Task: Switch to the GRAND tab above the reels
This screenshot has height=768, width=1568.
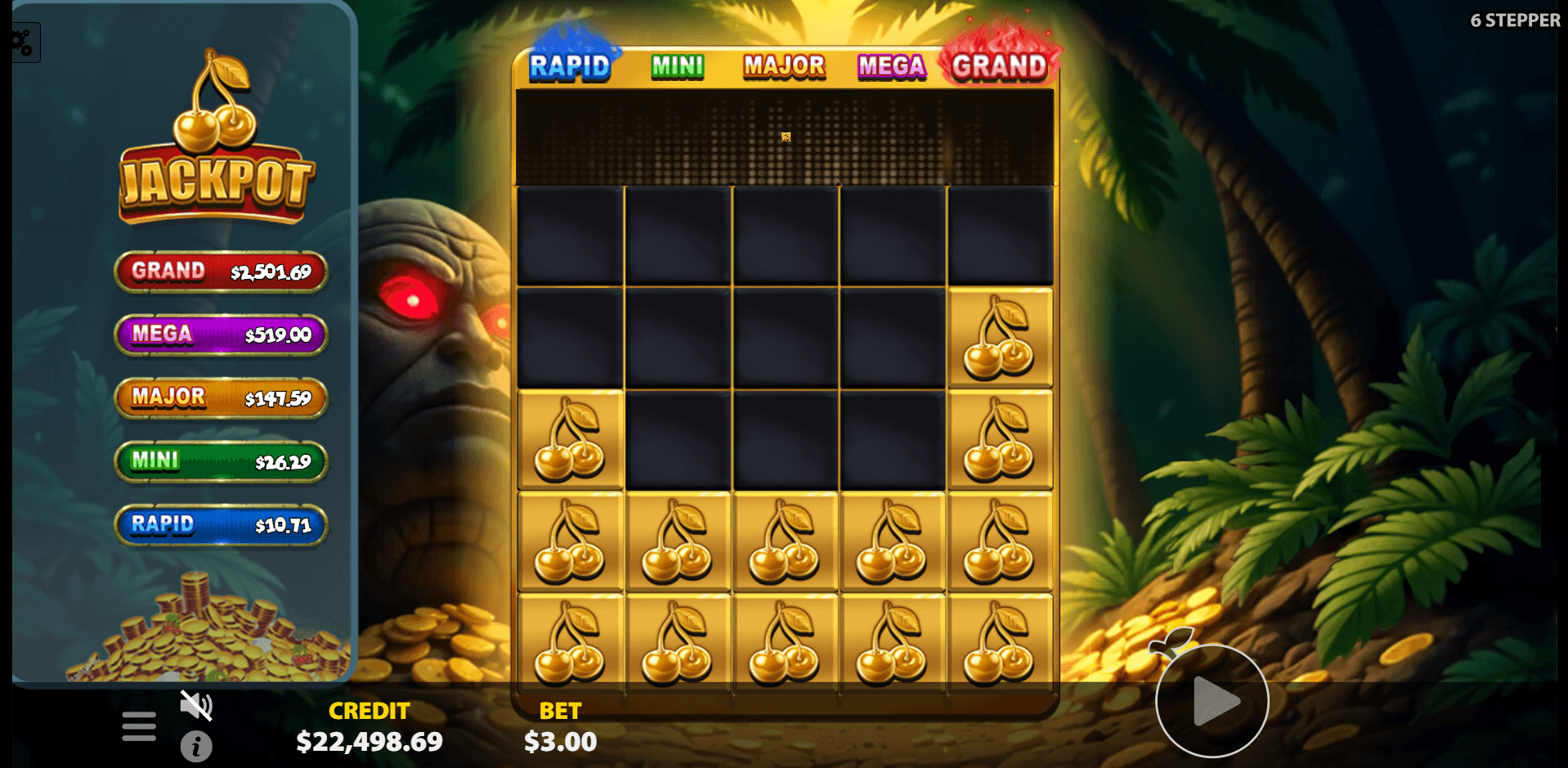Action: [x=999, y=65]
